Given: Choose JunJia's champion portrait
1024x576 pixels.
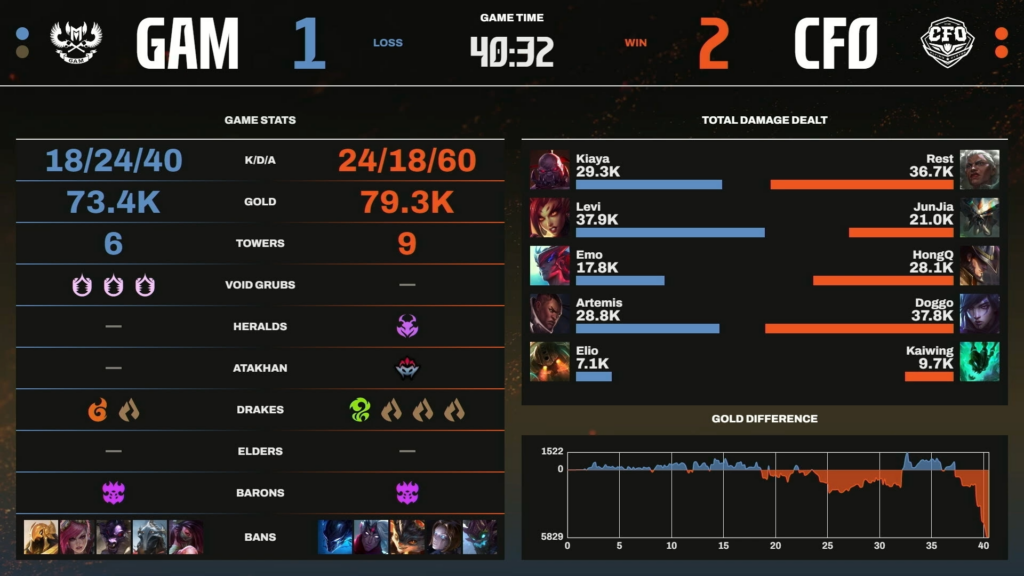Looking at the screenshot, I should click(979, 217).
